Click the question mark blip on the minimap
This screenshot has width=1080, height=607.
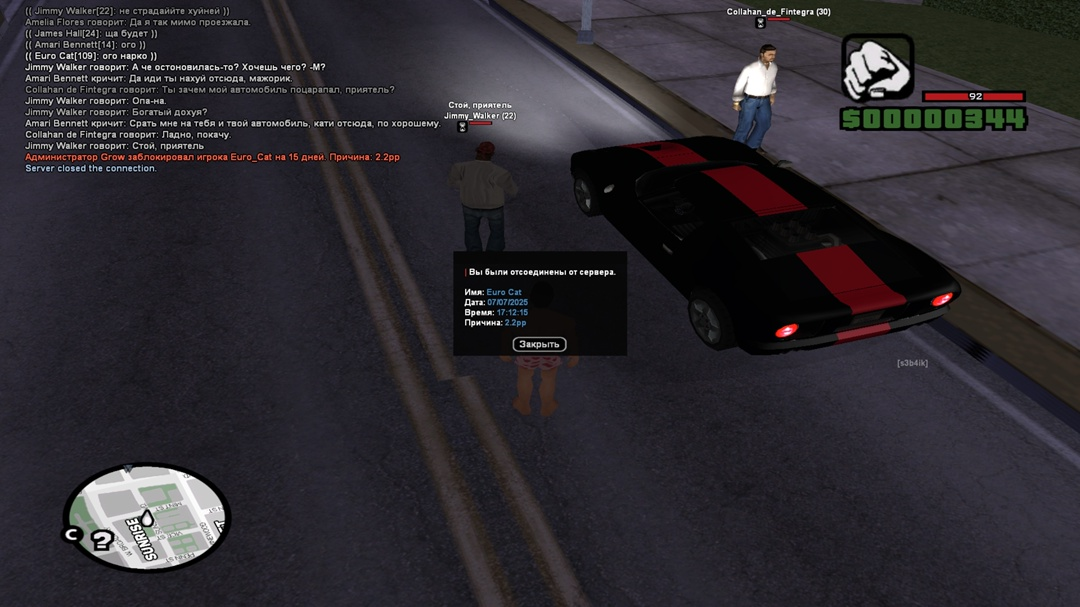point(102,541)
